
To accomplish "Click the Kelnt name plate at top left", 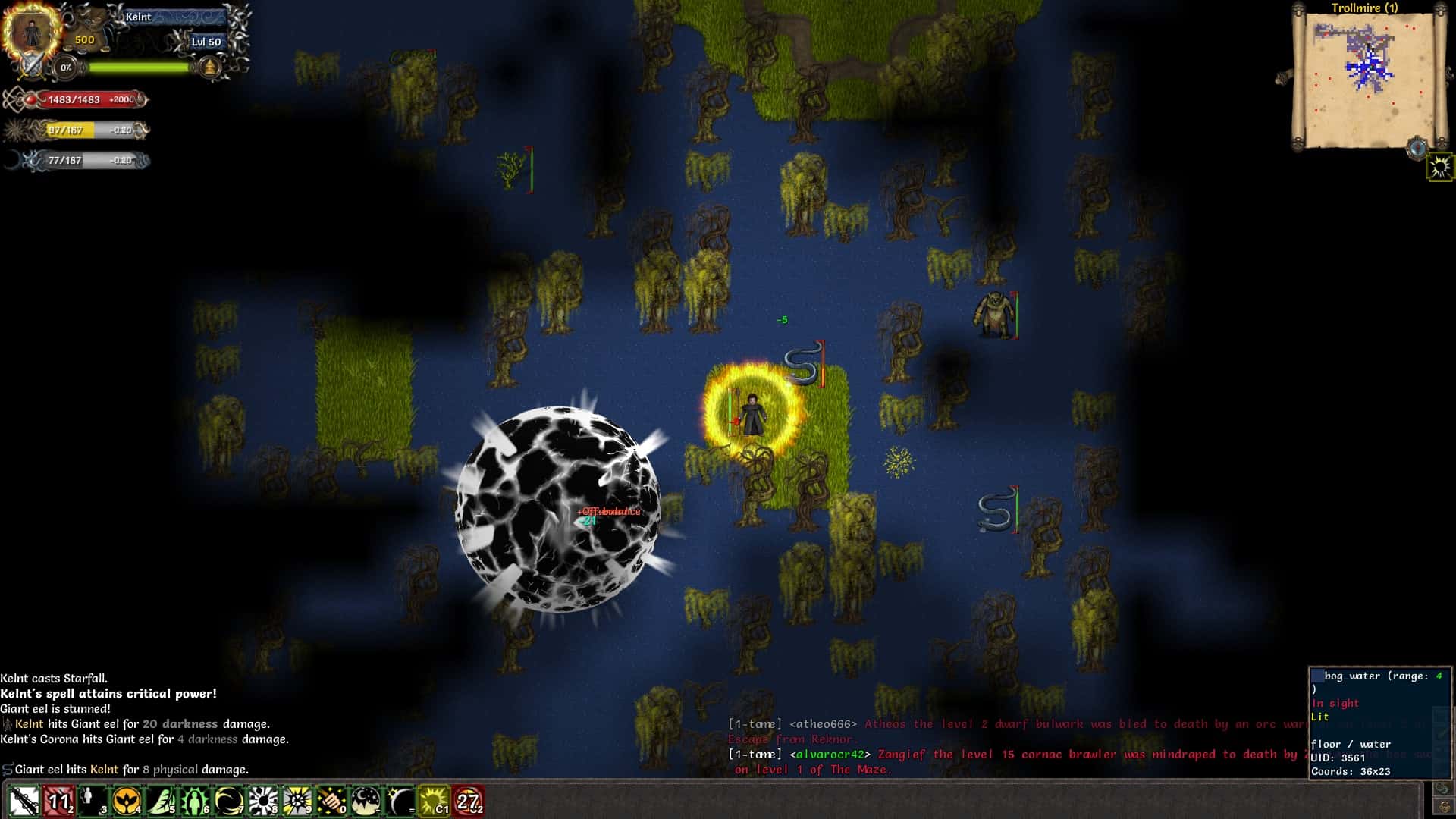I will [139, 17].
